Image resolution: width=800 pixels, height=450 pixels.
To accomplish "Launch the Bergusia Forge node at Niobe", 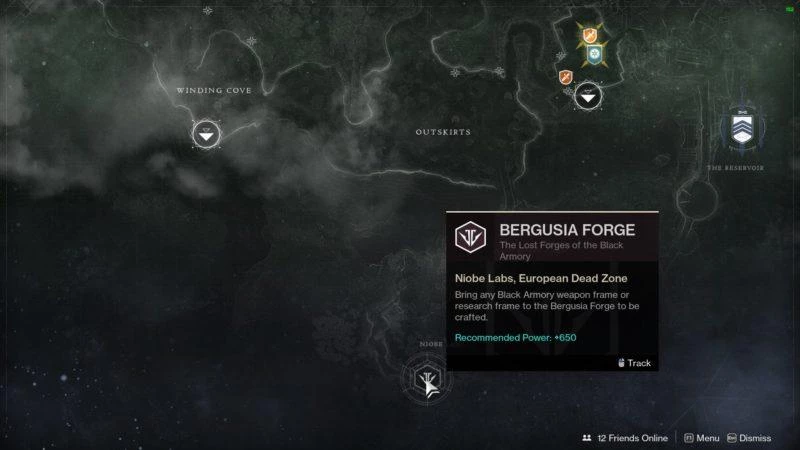I will pyautogui.click(x=424, y=380).
